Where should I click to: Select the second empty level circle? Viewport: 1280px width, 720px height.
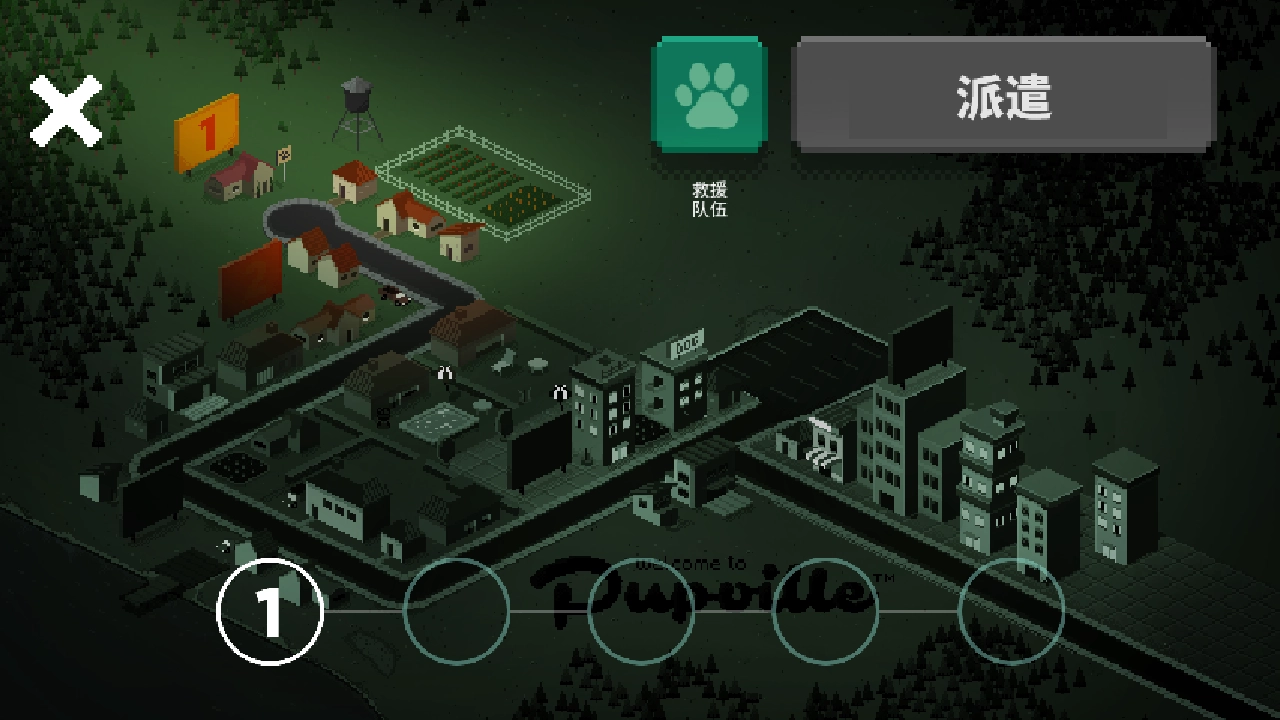pos(458,610)
